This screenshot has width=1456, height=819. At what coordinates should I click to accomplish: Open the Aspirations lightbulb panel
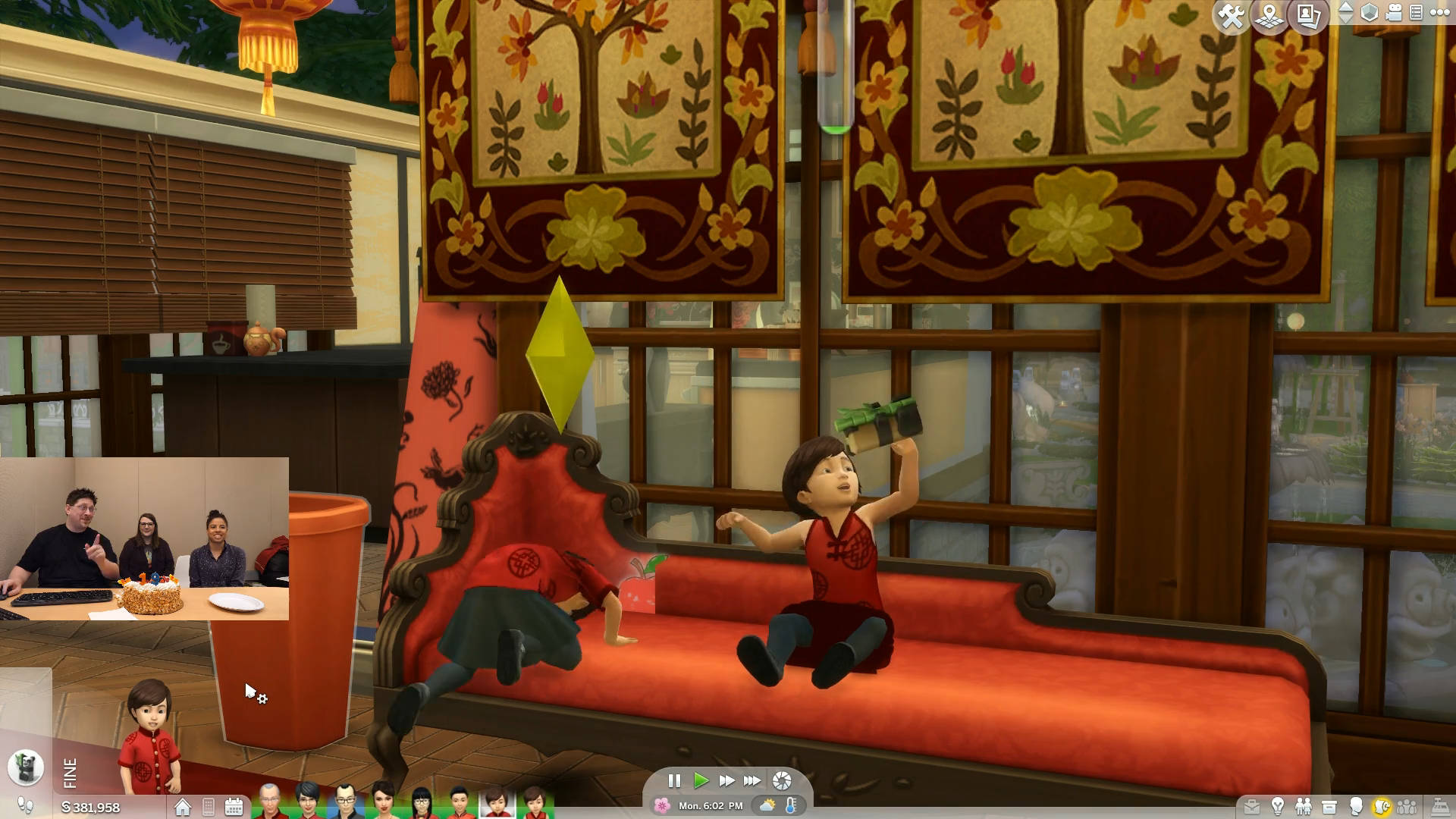1278,807
